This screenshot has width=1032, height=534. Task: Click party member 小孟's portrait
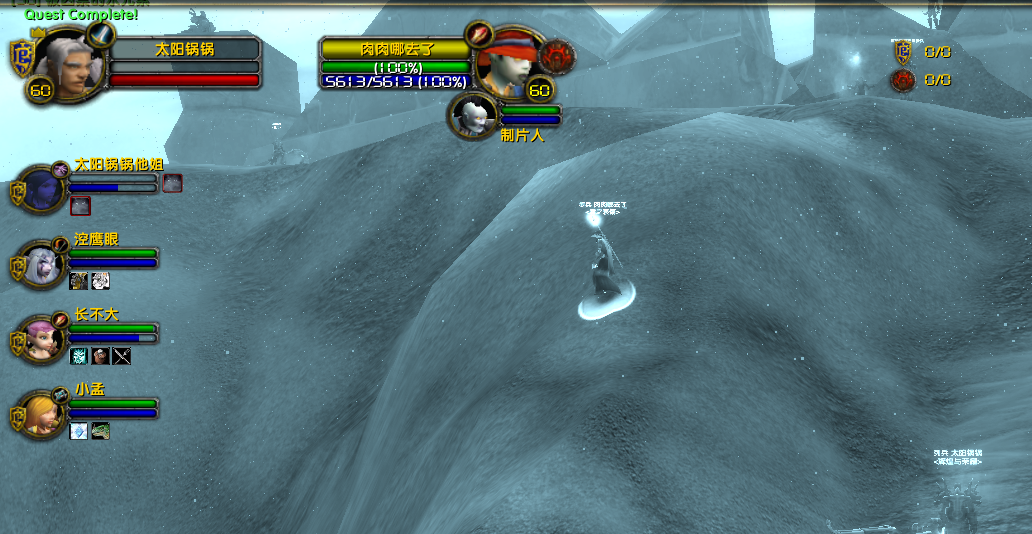43,414
